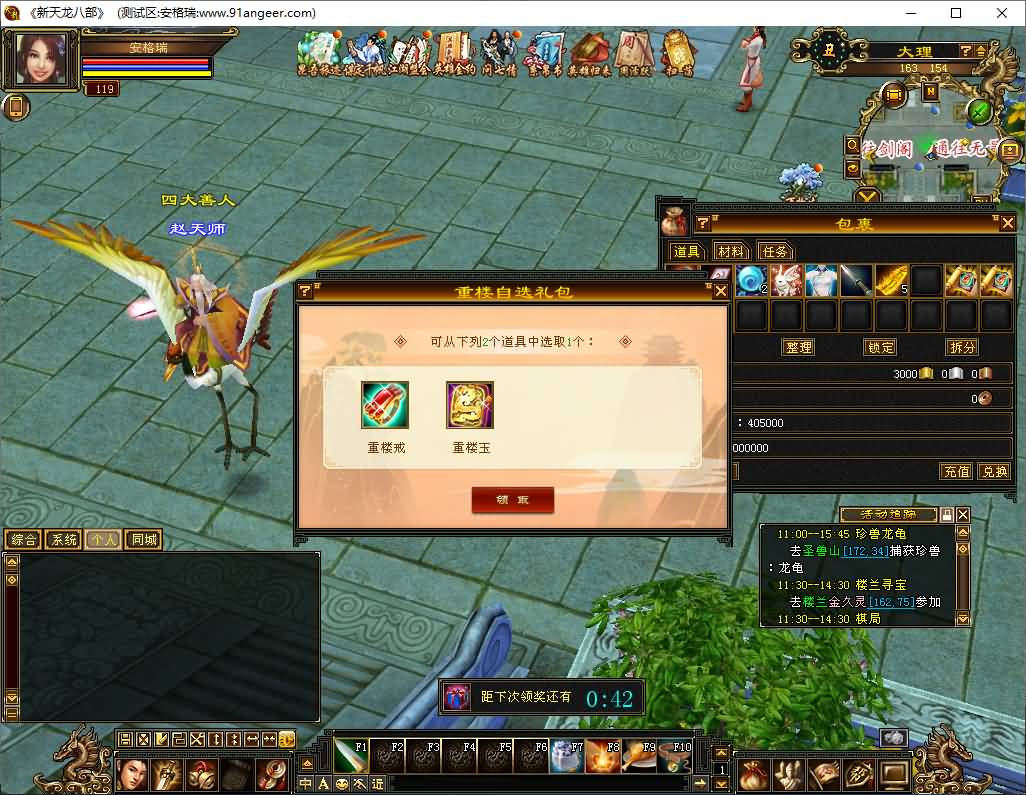Open the 任务 quest items tab
1026x795 pixels.
point(775,251)
